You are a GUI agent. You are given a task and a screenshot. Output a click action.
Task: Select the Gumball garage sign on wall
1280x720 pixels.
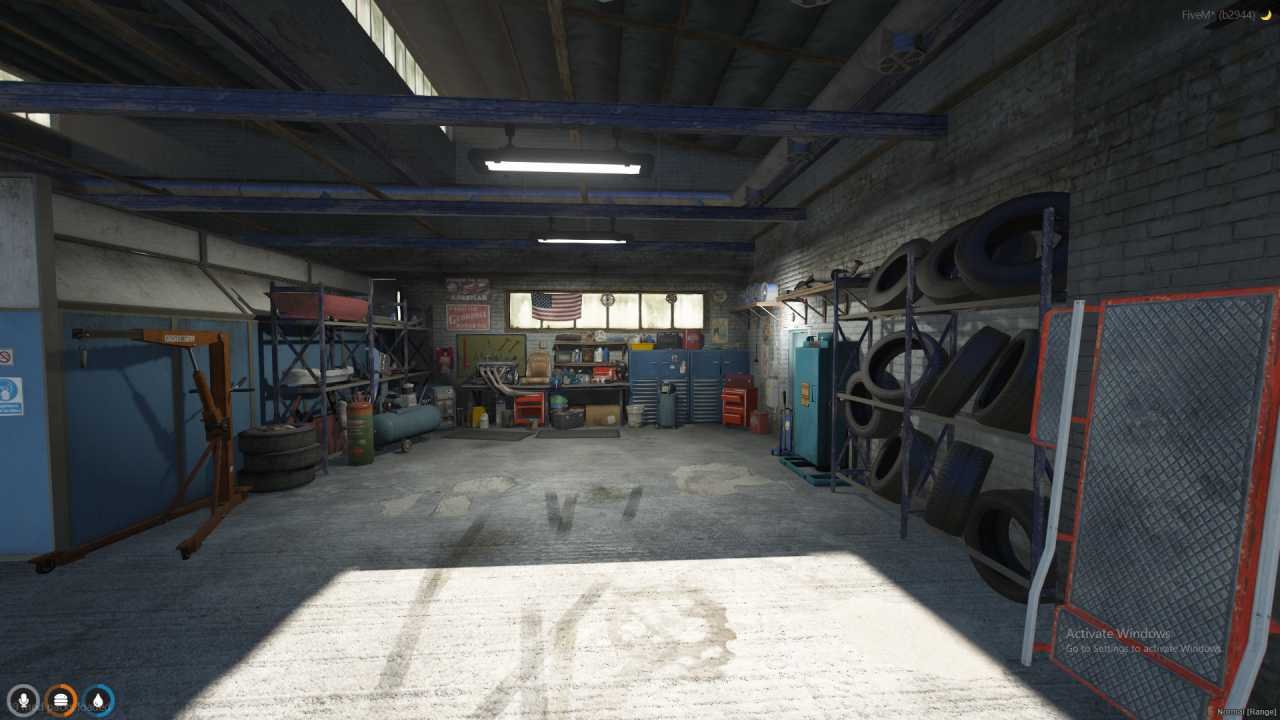pyautogui.click(x=468, y=316)
